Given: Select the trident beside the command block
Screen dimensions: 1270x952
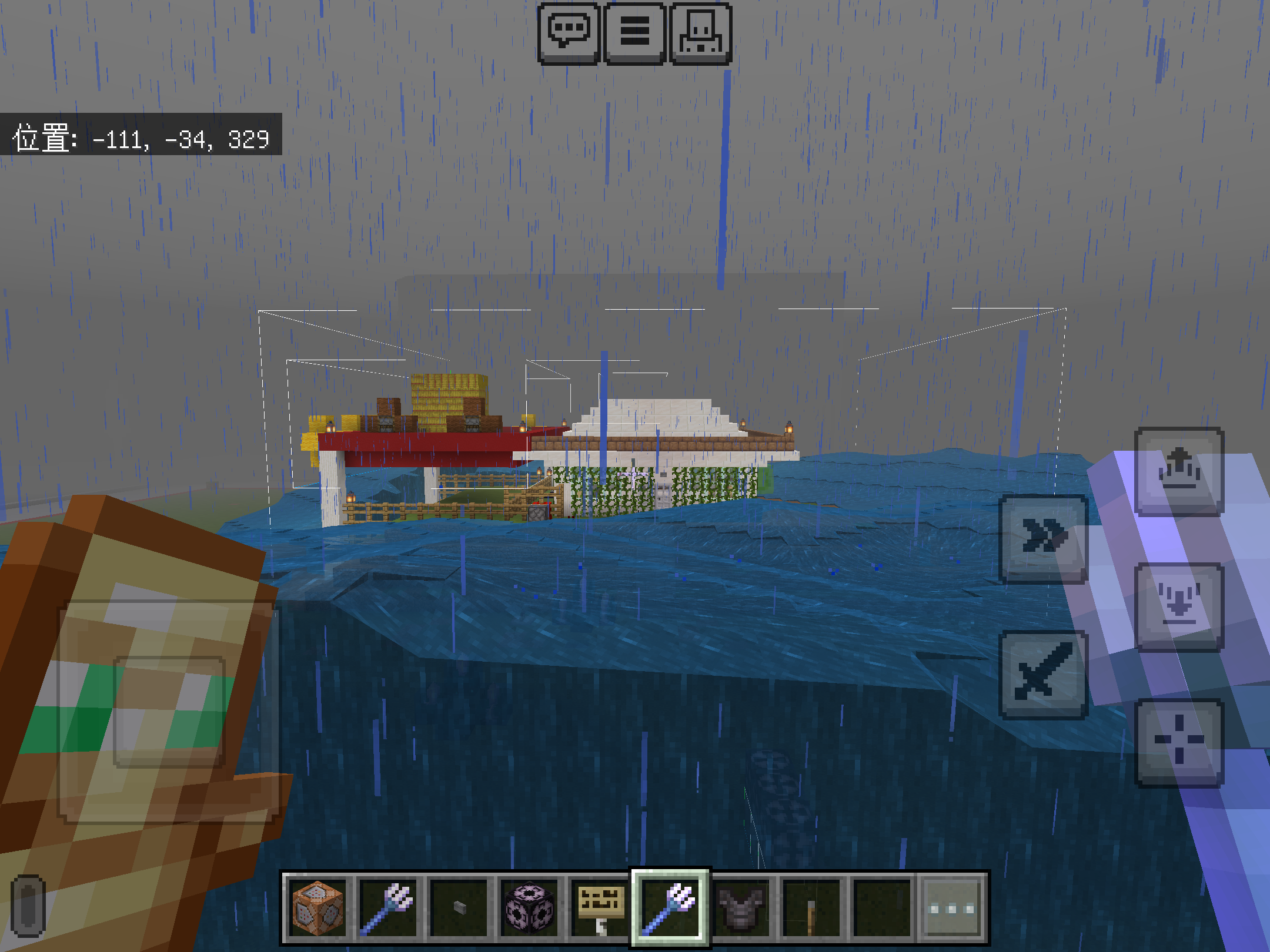Looking at the screenshot, I should [x=389, y=909].
